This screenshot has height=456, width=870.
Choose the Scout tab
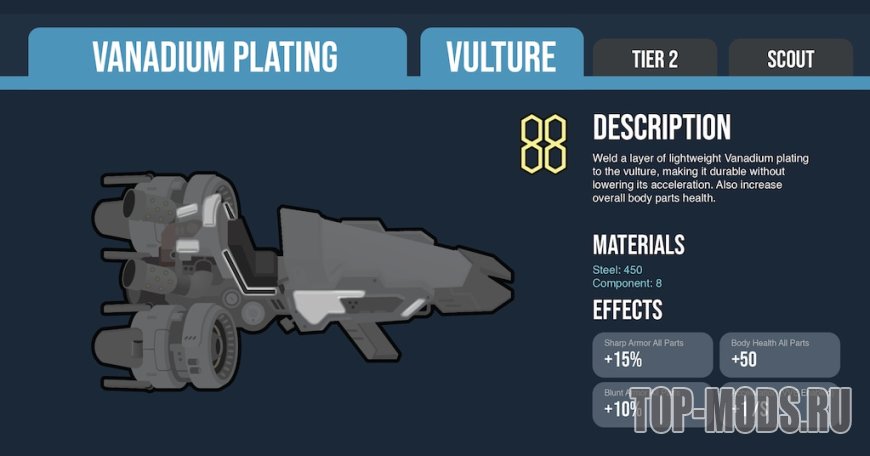pyautogui.click(x=790, y=59)
